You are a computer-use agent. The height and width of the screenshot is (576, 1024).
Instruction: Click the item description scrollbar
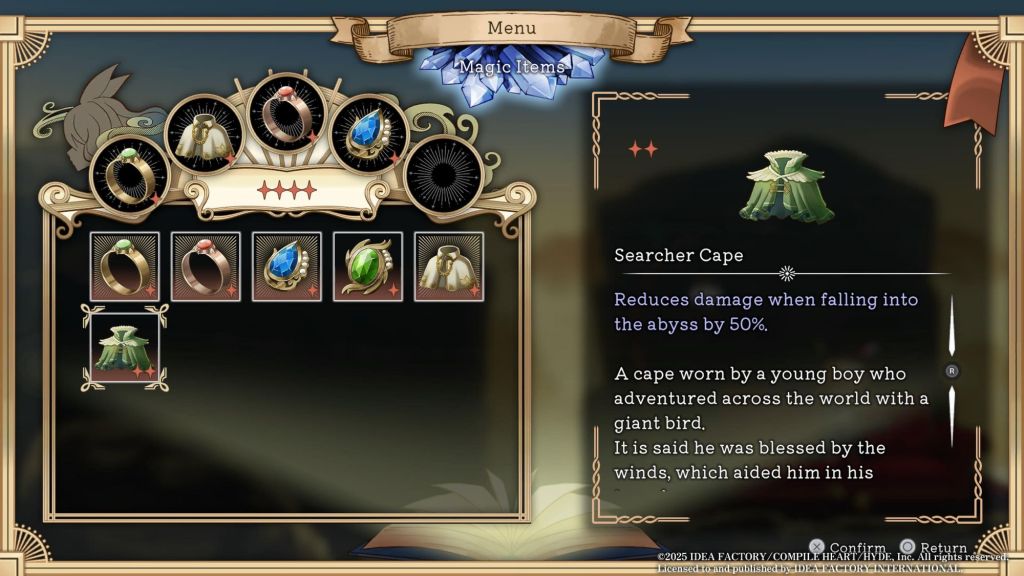point(952,371)
